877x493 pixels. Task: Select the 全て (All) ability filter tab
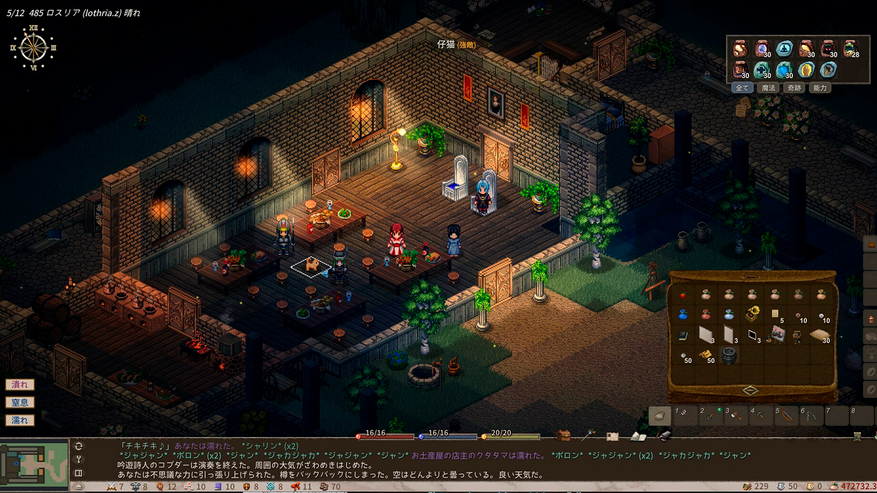[743, 87]
